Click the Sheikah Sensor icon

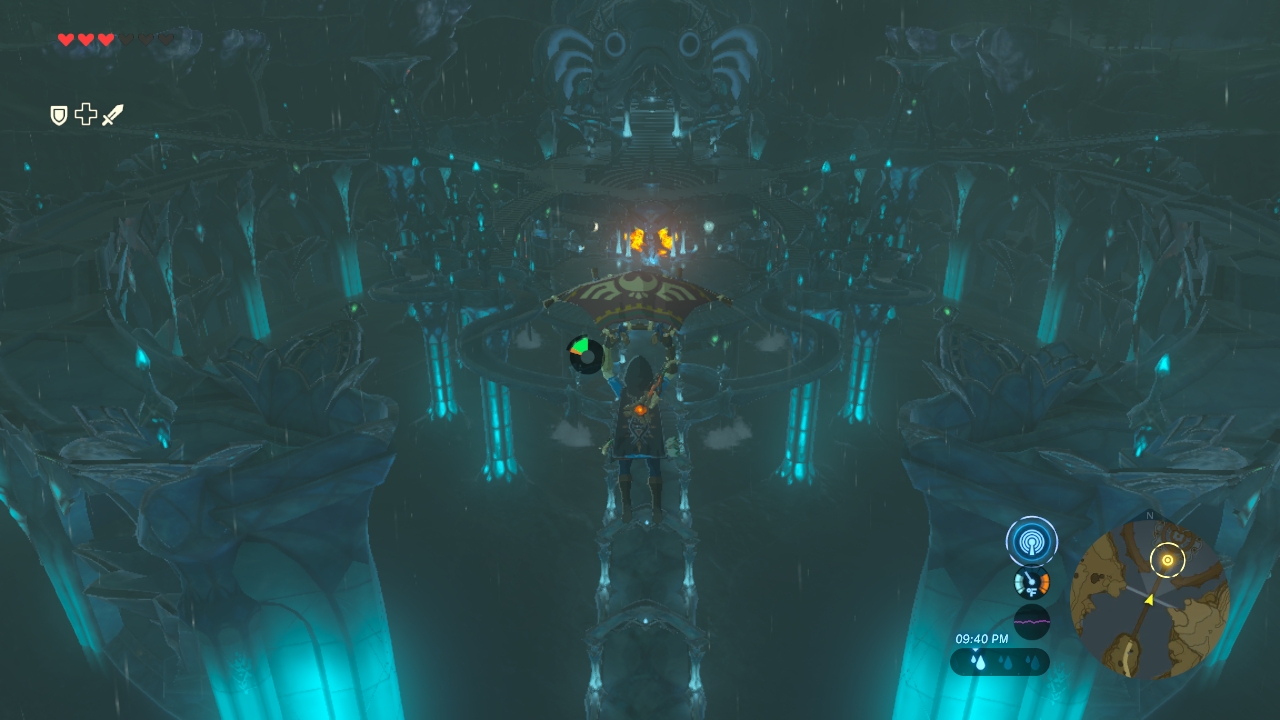pos(1031,542)
